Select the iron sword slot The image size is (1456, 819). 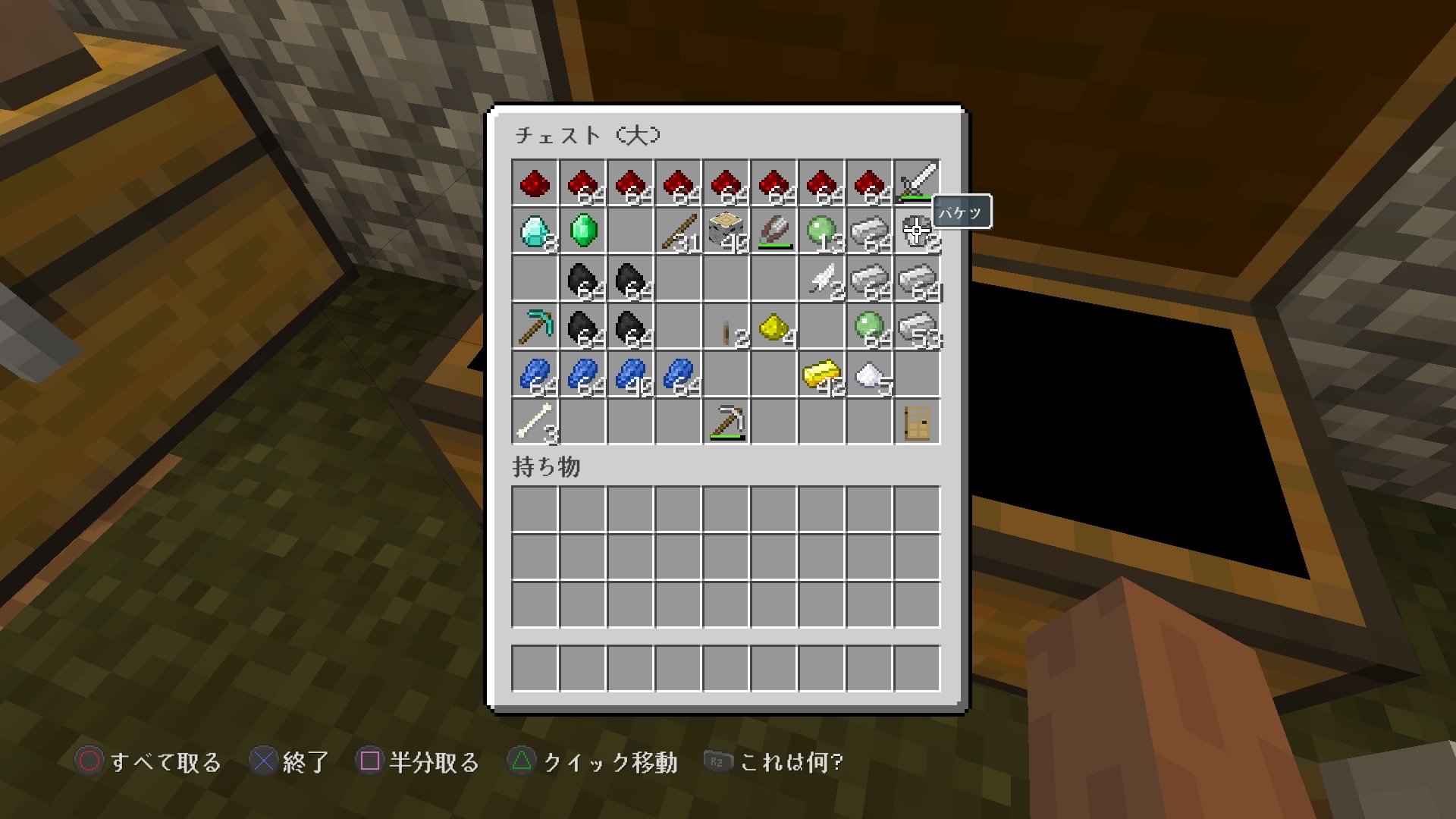[x=917, y=183]
